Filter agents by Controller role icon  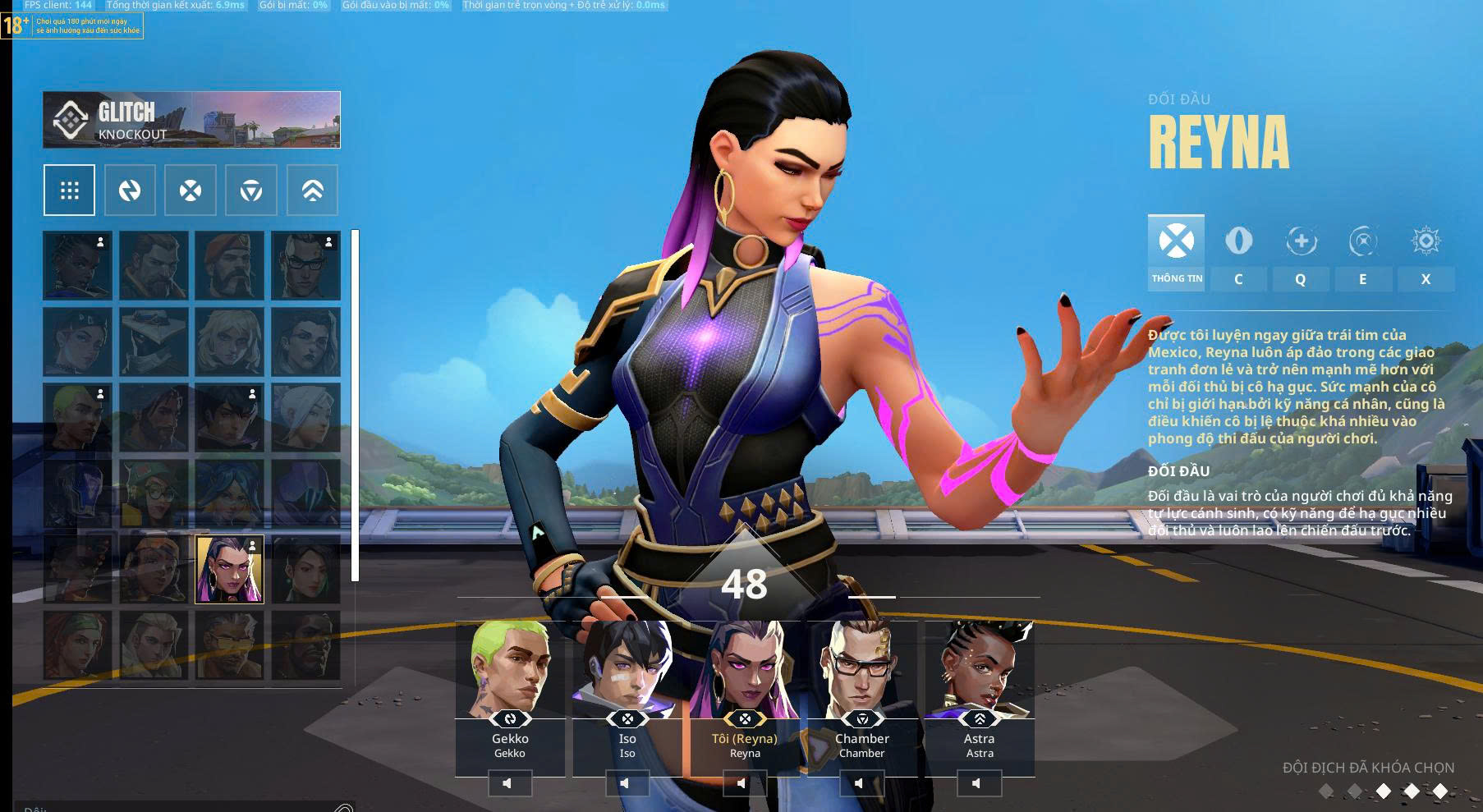tap(312, 190)
